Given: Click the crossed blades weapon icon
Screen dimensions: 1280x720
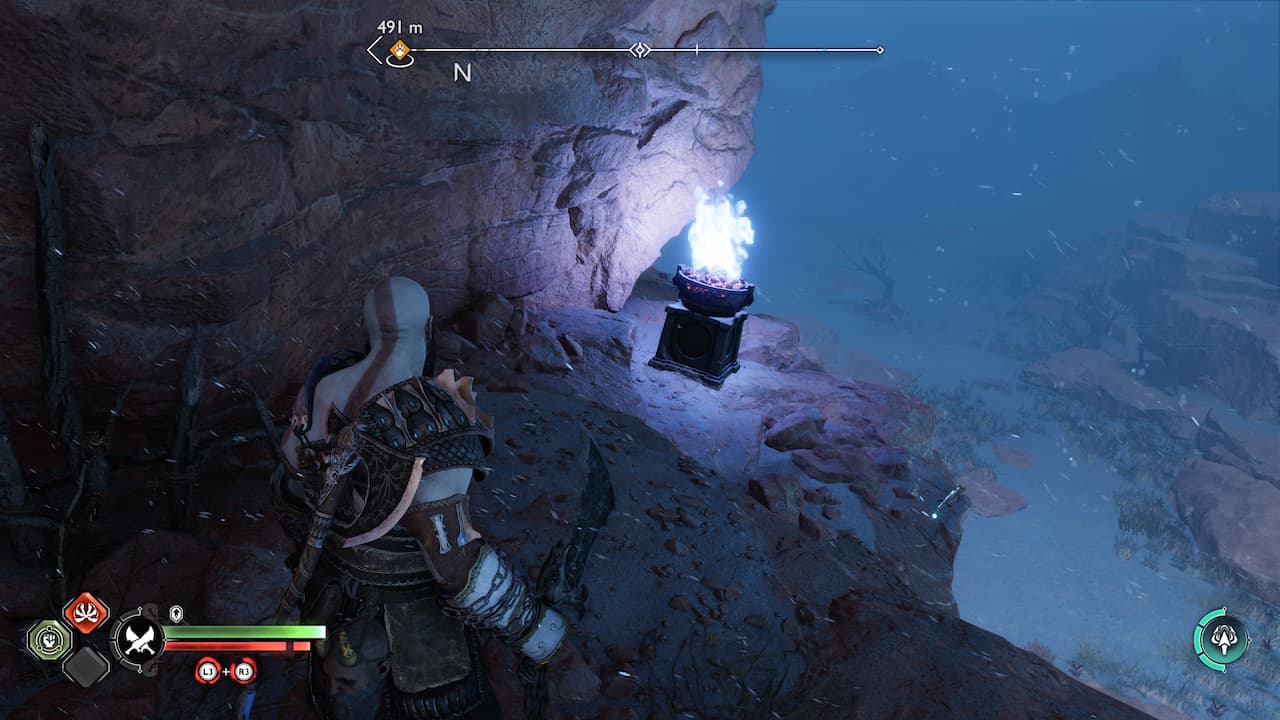Looking at the screenshot, I should point(136,638).
